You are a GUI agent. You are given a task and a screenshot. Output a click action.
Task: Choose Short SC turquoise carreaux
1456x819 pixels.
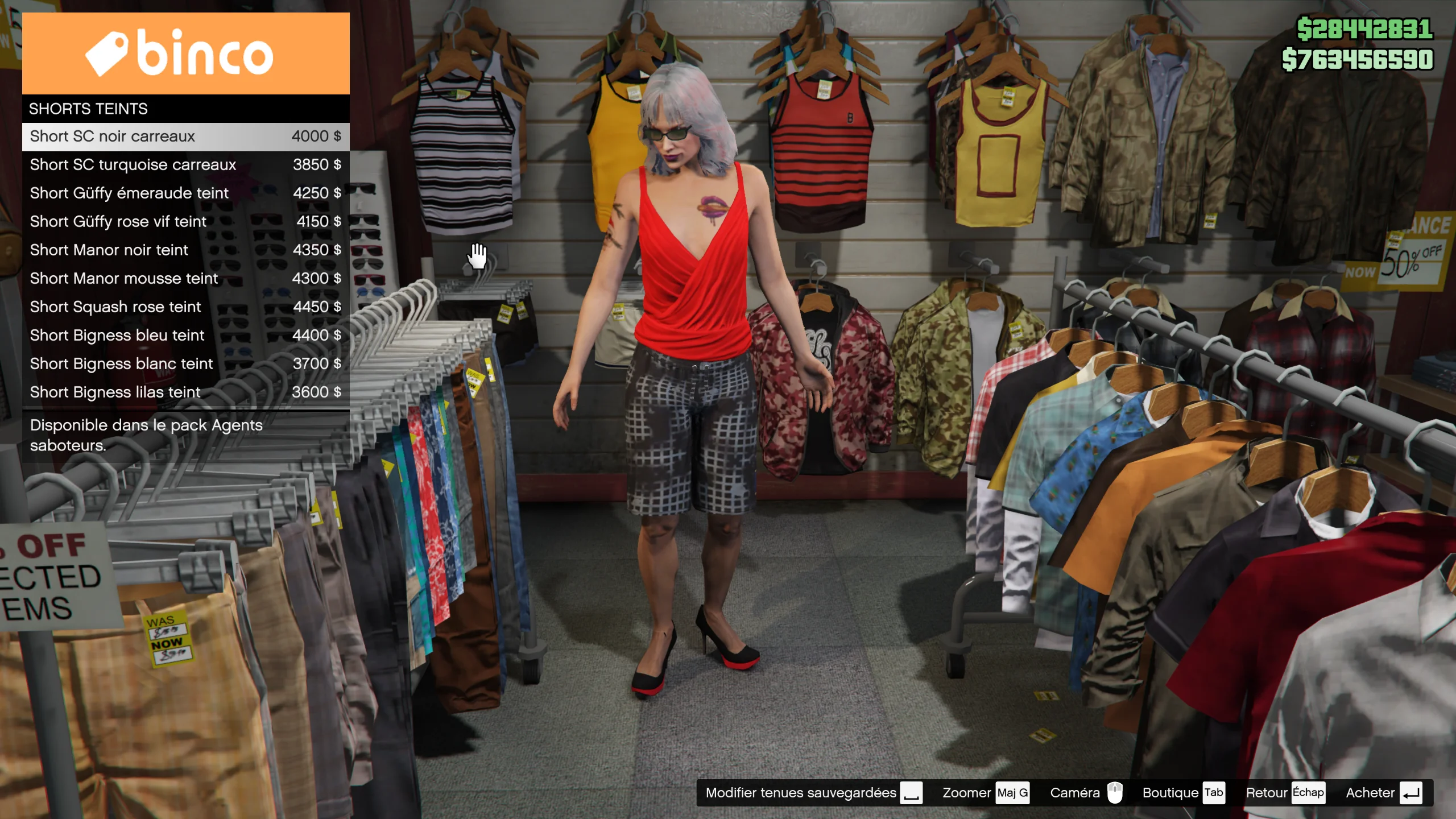[185, 165]
